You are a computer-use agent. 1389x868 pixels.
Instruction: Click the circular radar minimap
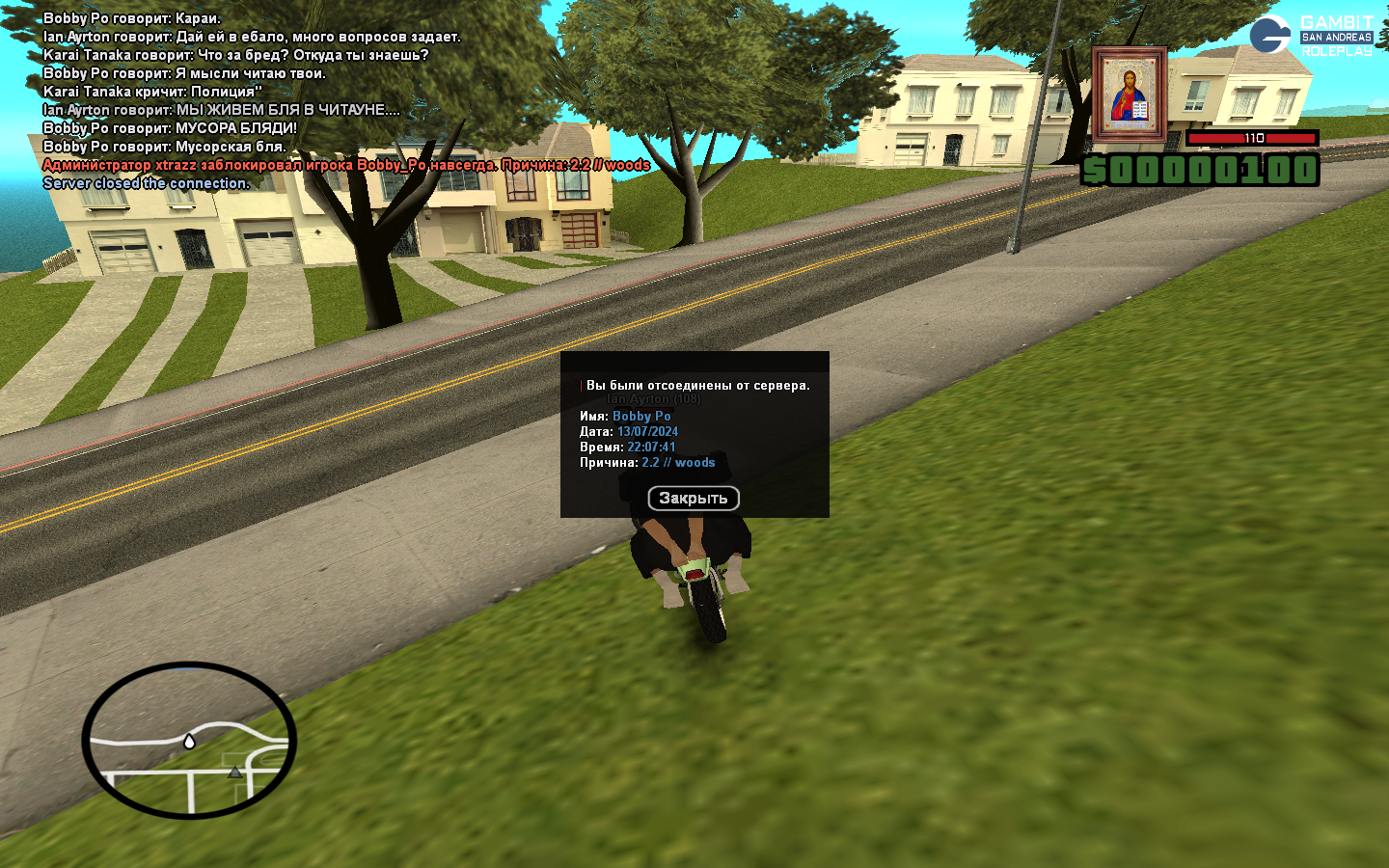(x=189, y=740)
